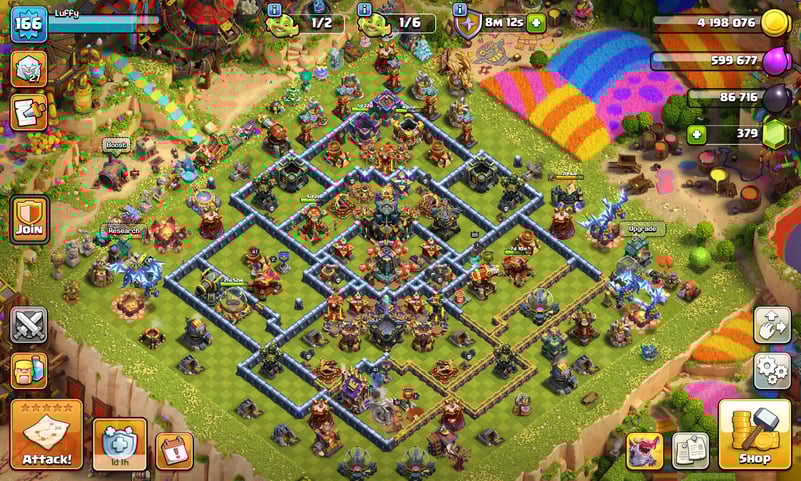
Task: Open the settings gears button
Action: [771, 370]
